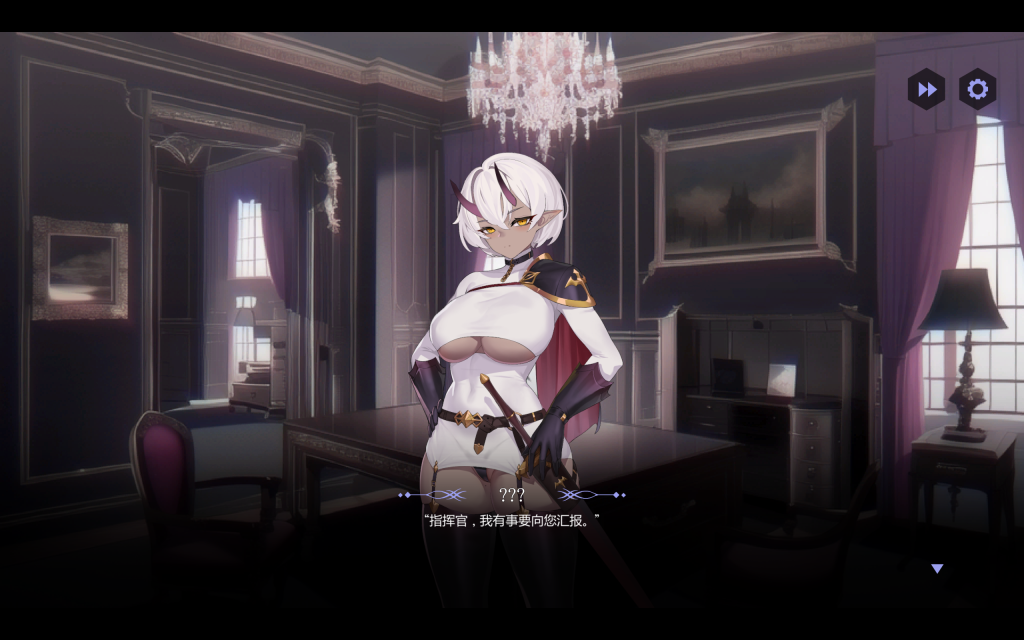Advance dialogue with the triangle arrow
The height and width of the screenshot is (640, 1024).
tap(937, 568)
